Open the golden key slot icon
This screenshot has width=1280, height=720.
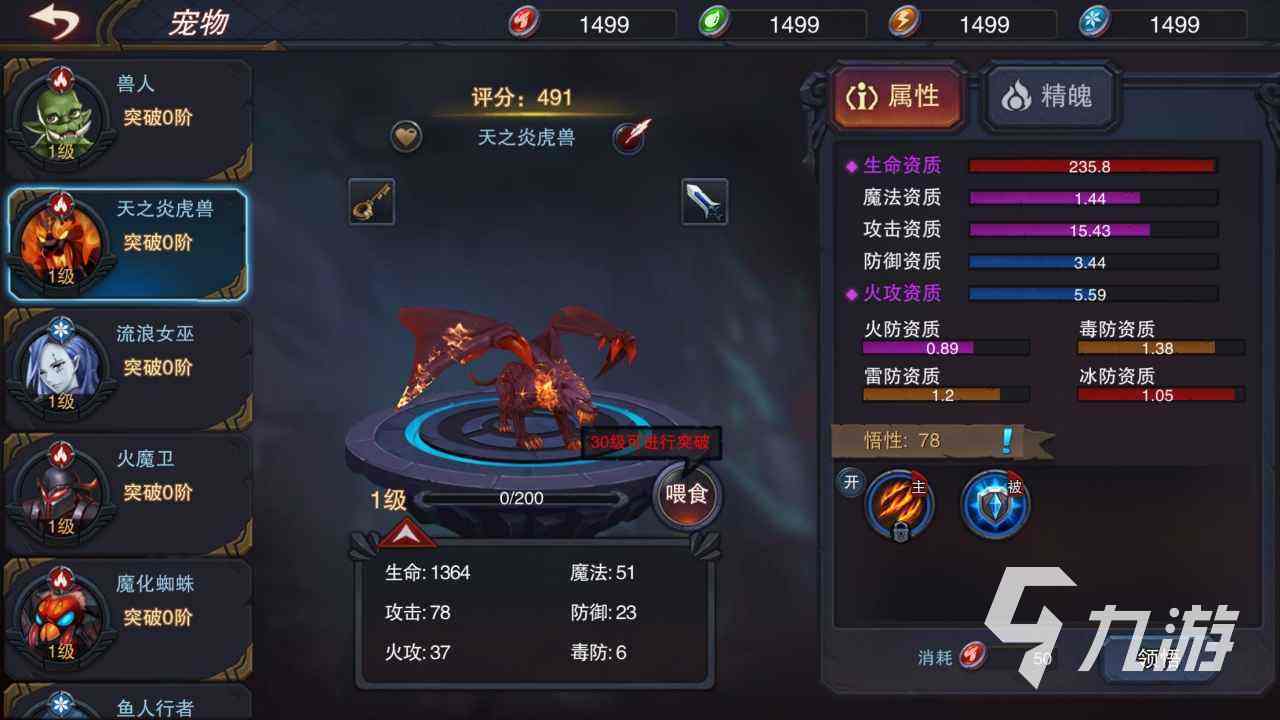tap(370, 200)
